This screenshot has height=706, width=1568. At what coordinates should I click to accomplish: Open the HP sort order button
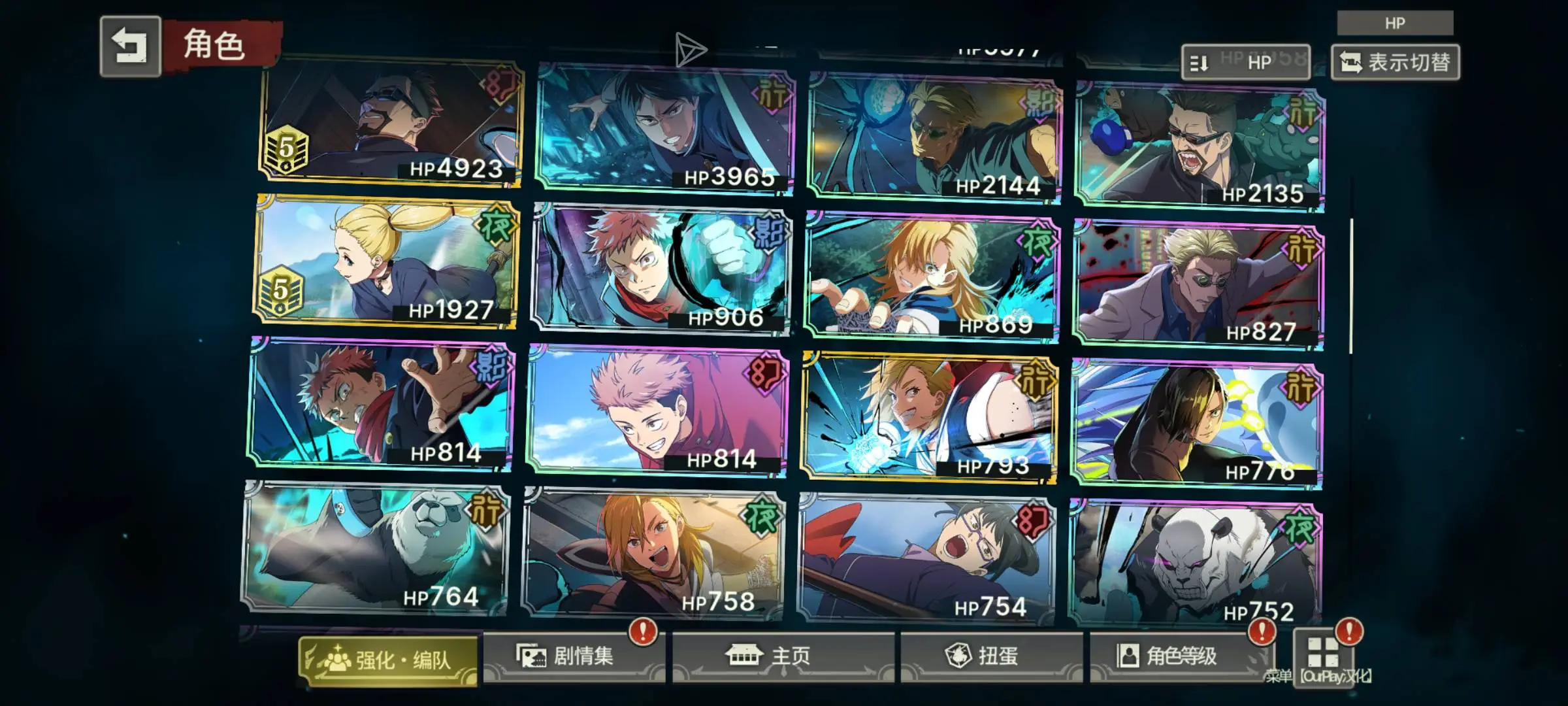[1245, 63]
